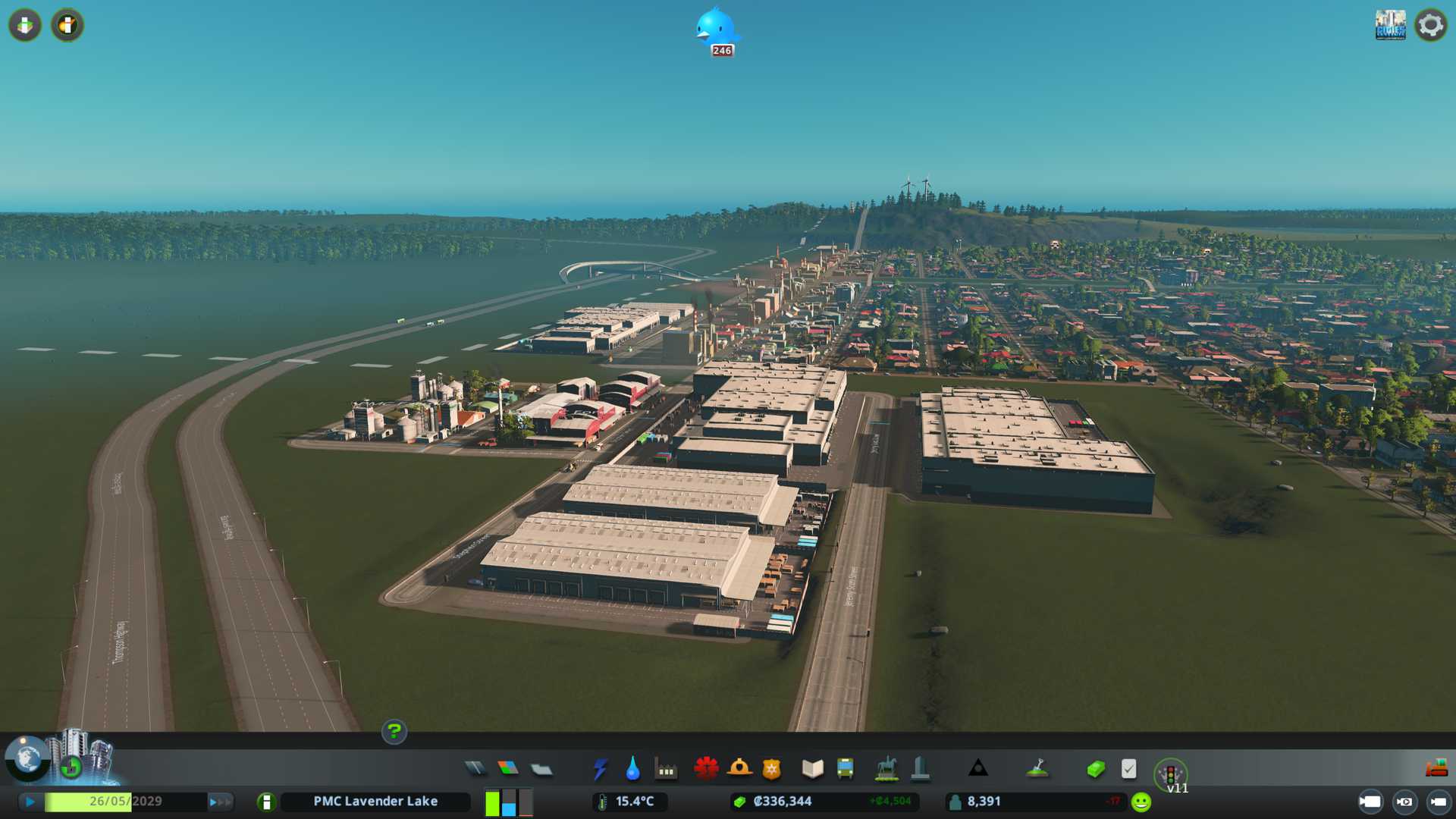1456x819 pixels.
Task: Open the Landscaping shovel tool
Action: [1037, 769]
